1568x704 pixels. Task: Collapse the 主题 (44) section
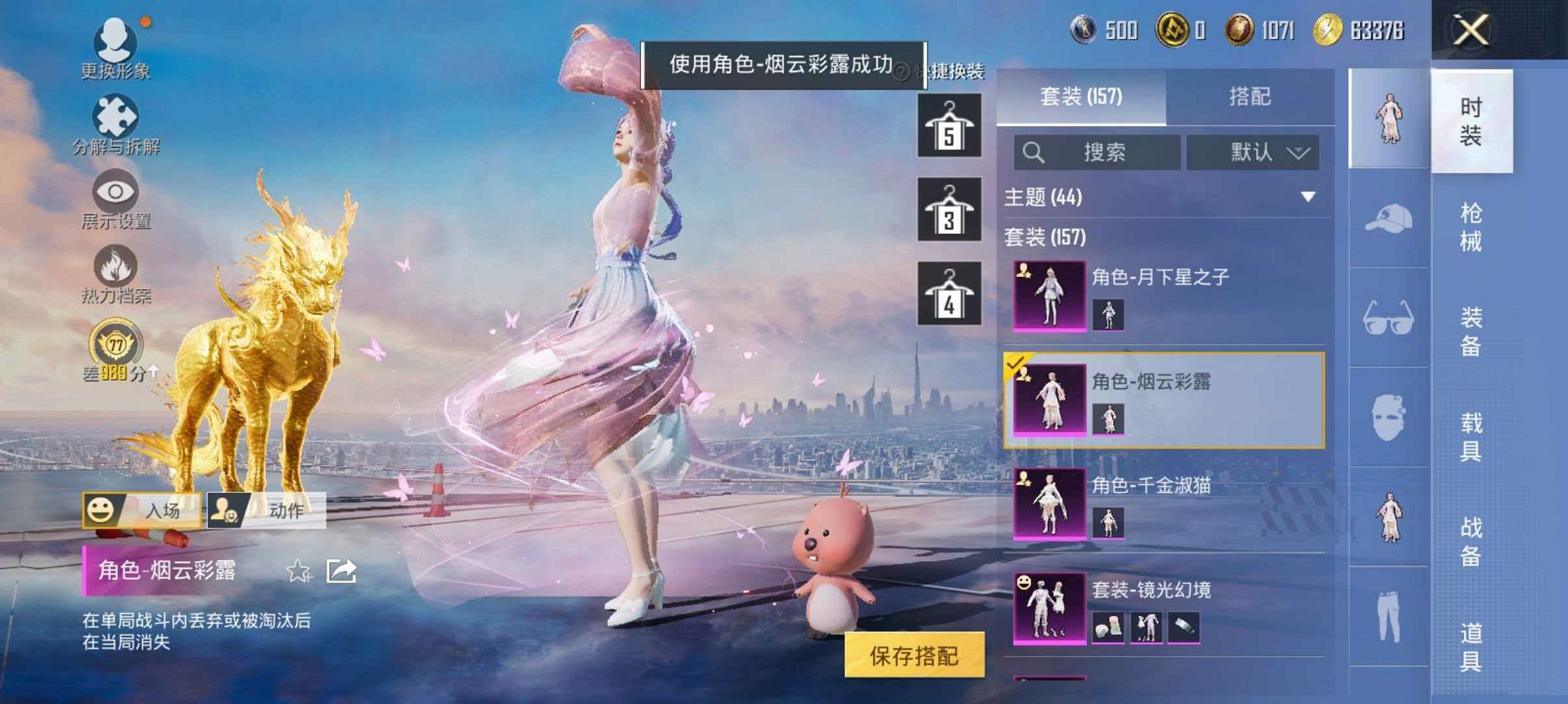[1309, 197]
